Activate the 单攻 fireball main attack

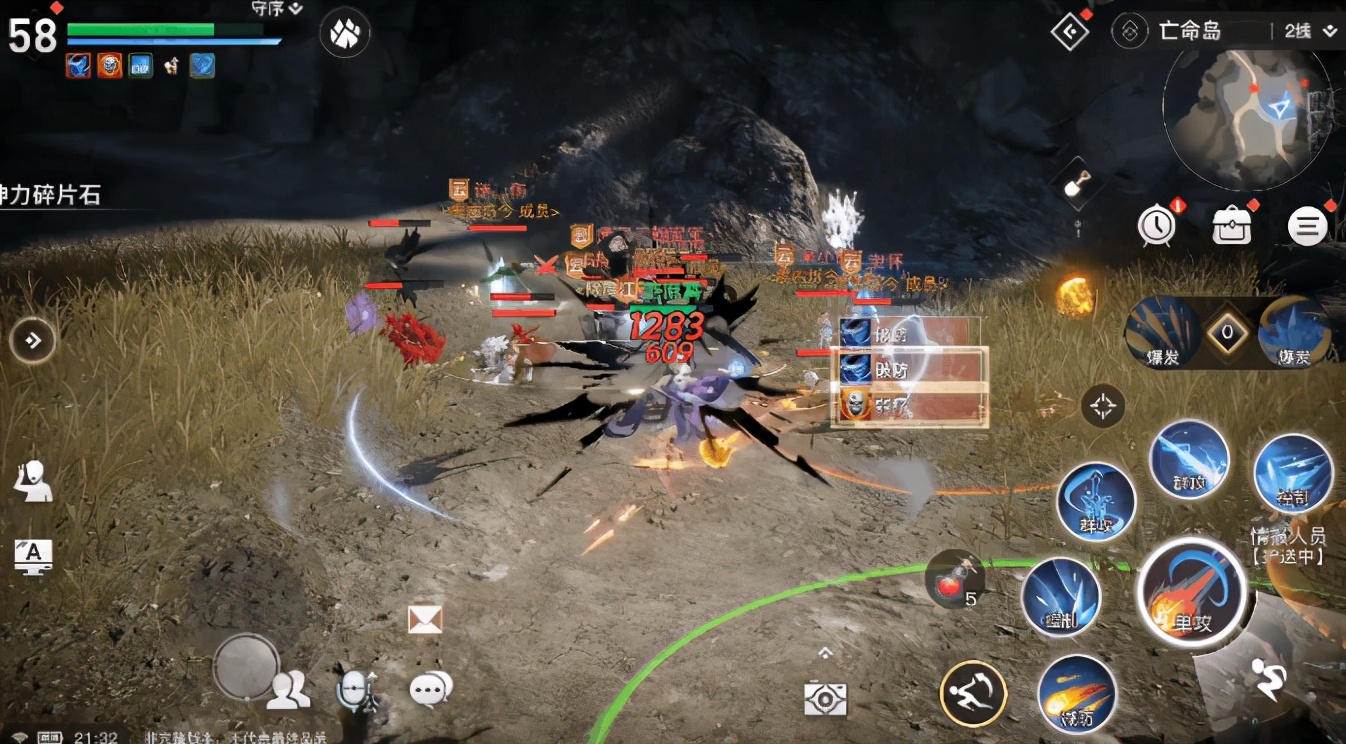pos(1191,592)
